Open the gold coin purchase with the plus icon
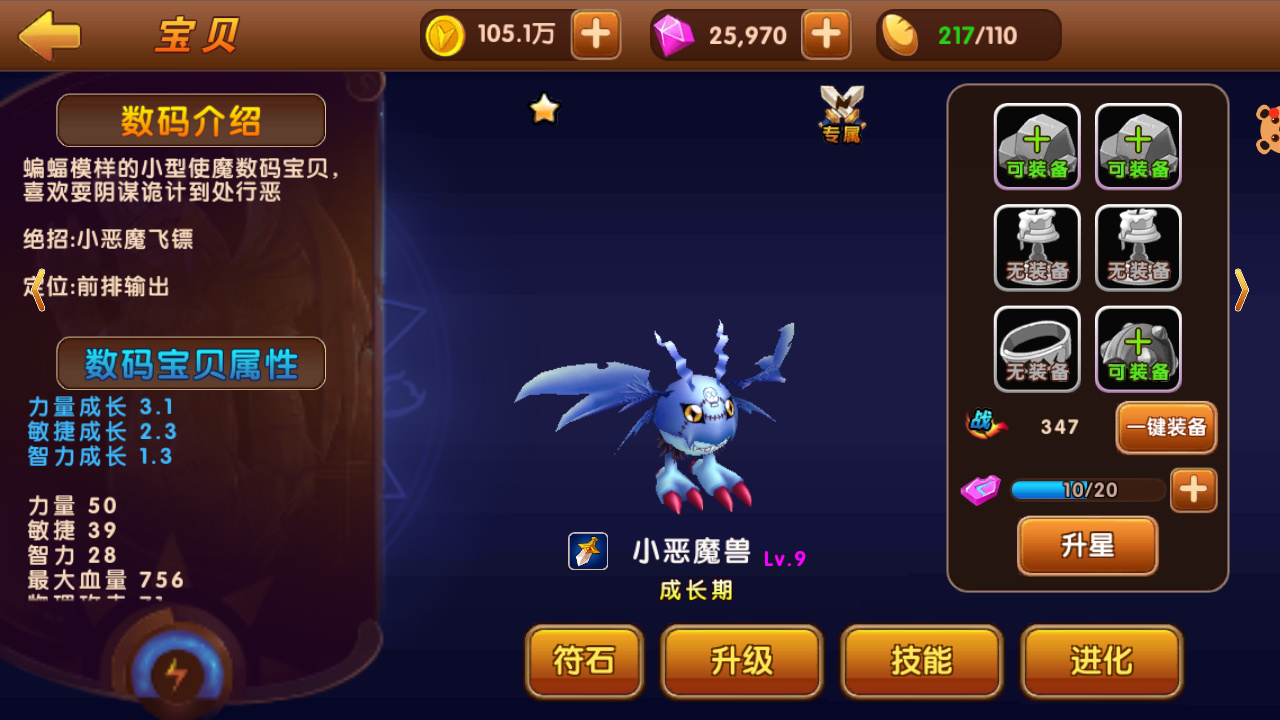This screenshot has height=720, width=1280. pyautogui.click(x=596, y=34)
